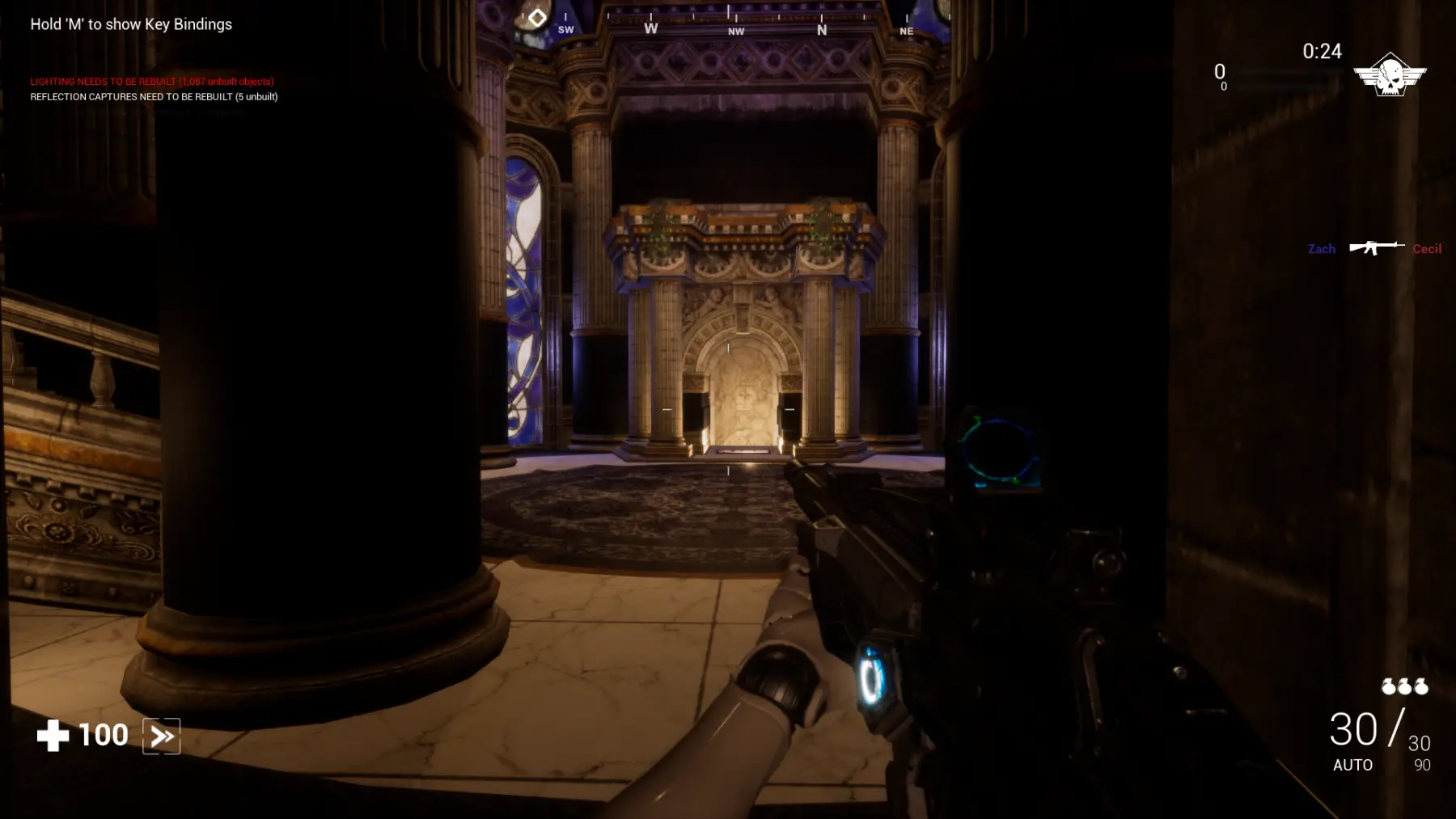Click the grenade count icons
Viewport: 1456px width, 819px height.
[1404, 686]
